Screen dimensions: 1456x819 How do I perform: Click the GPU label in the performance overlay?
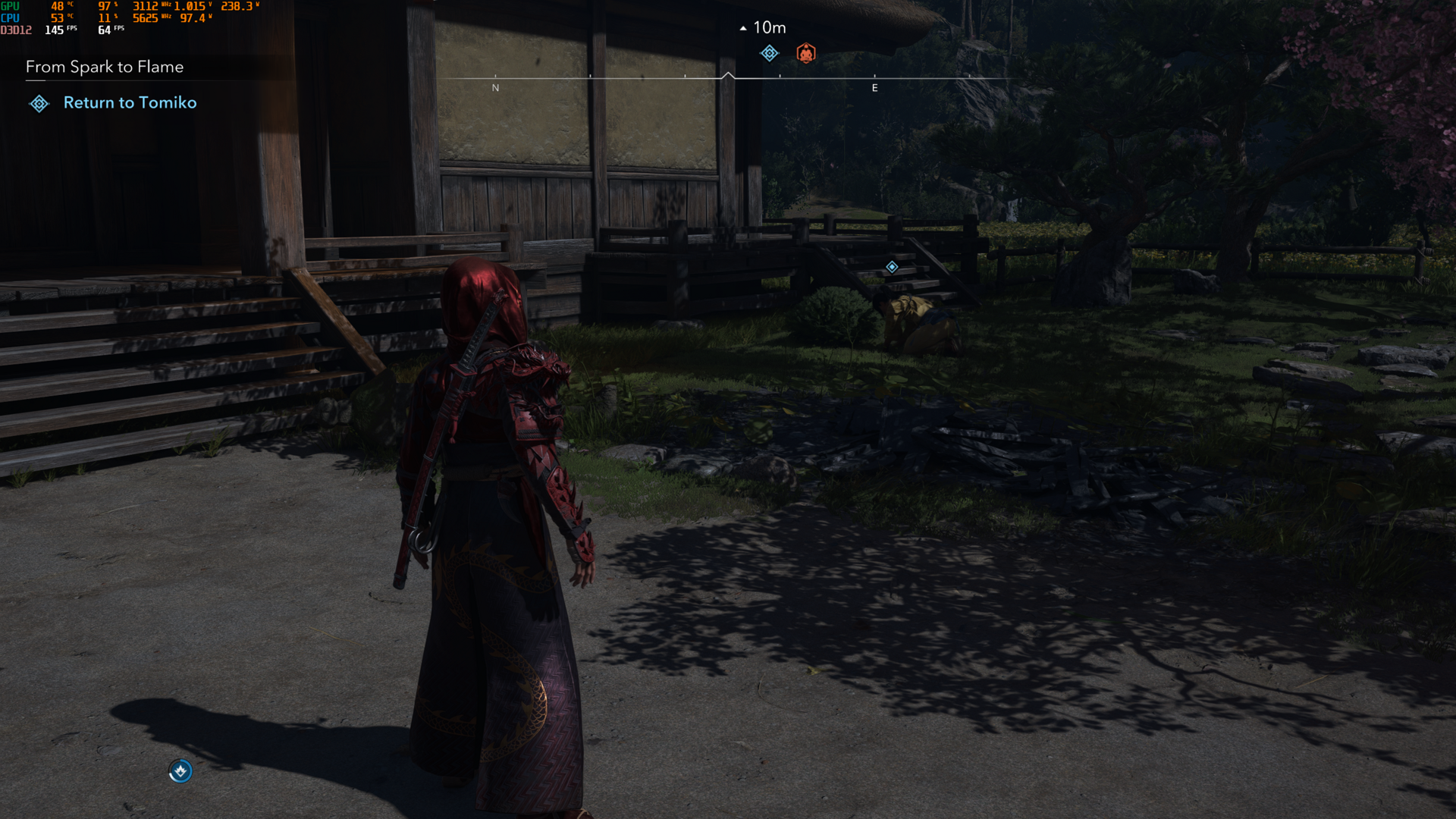click(x=9, y=6)
